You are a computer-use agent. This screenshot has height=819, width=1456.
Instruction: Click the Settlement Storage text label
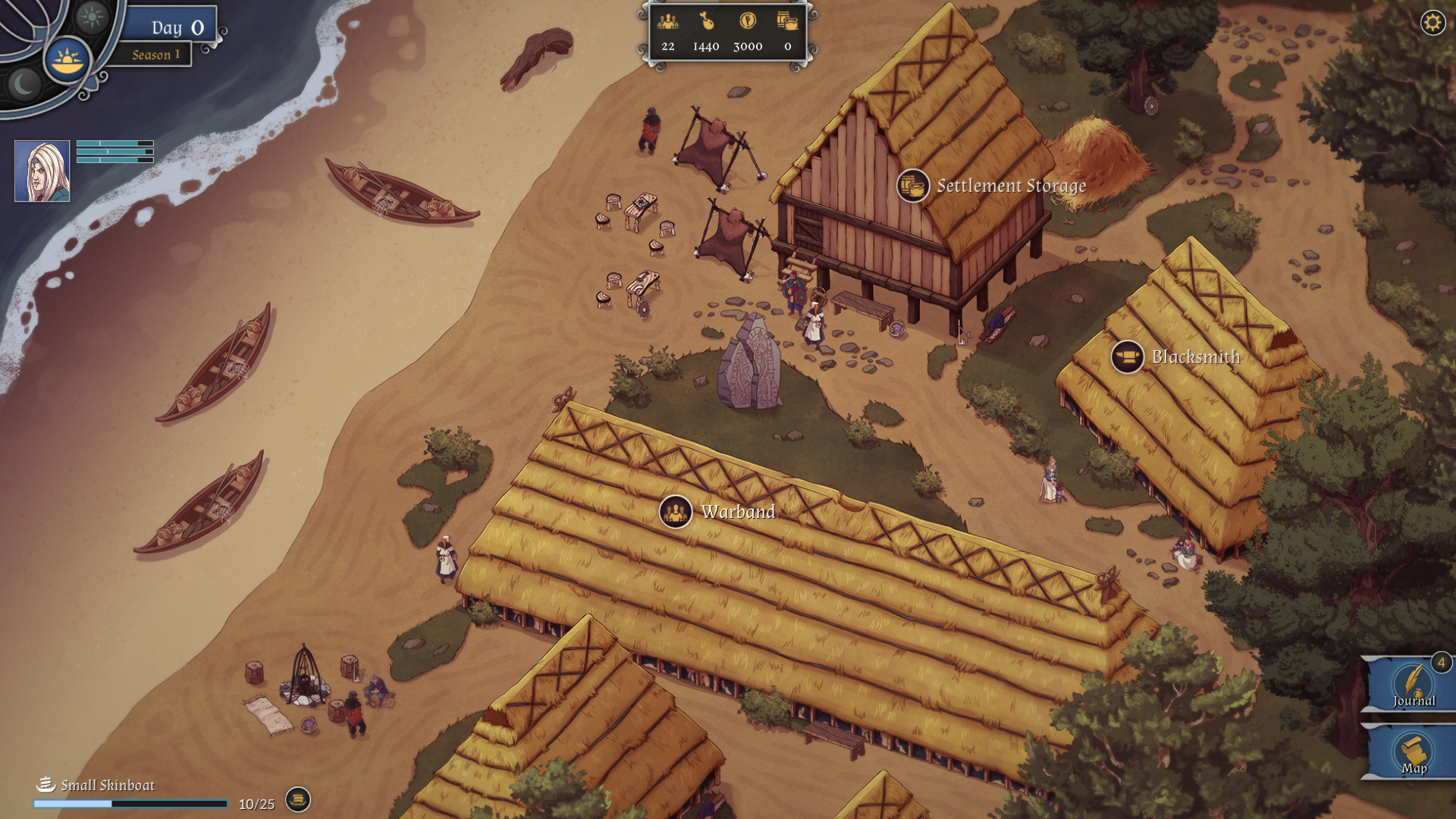point(1010,186)
